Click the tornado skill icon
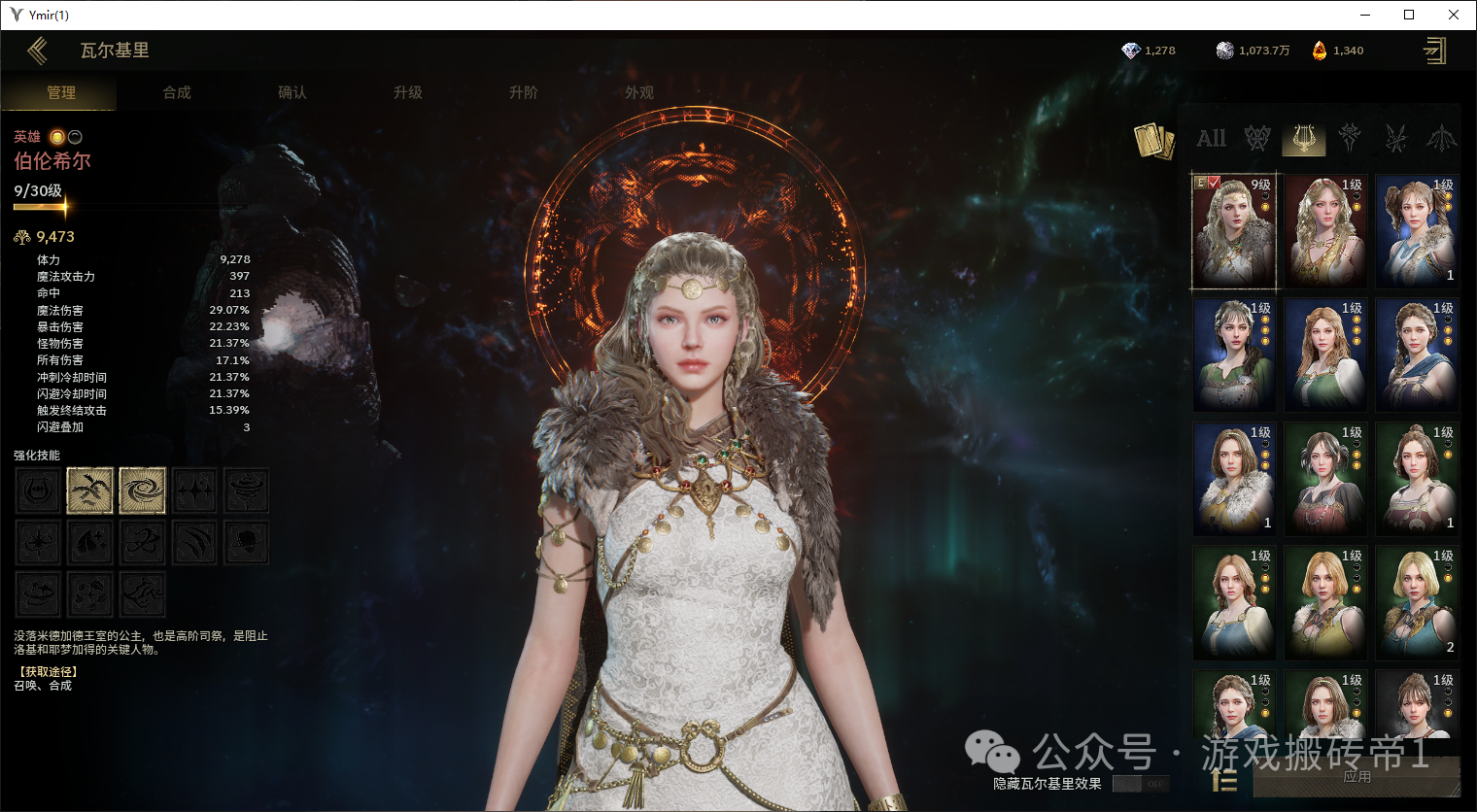This screenshot has width=1477, height=812. [247, 491]
